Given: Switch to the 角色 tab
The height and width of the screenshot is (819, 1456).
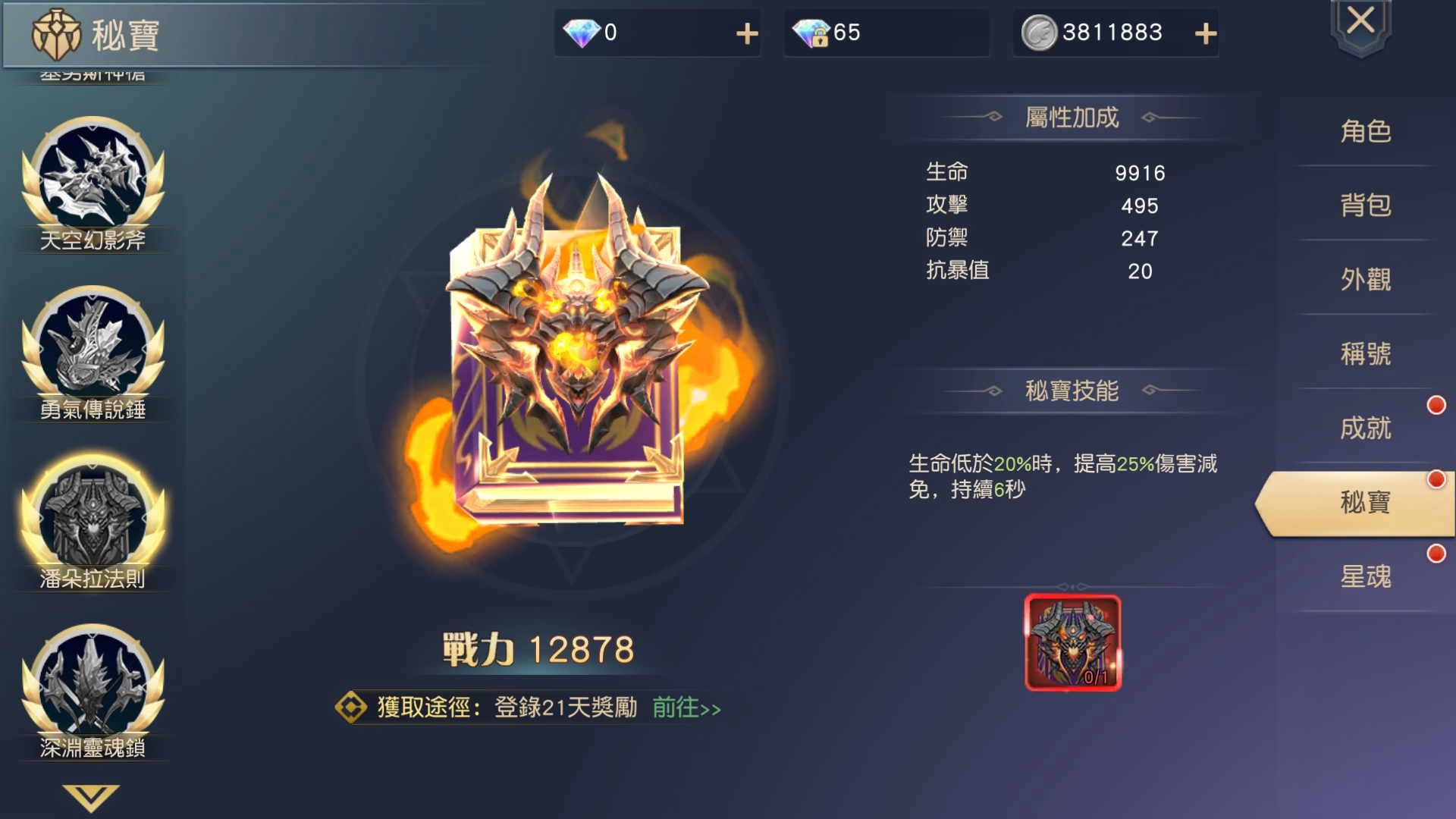Looking at the screenshot, I should [1365, 130].
